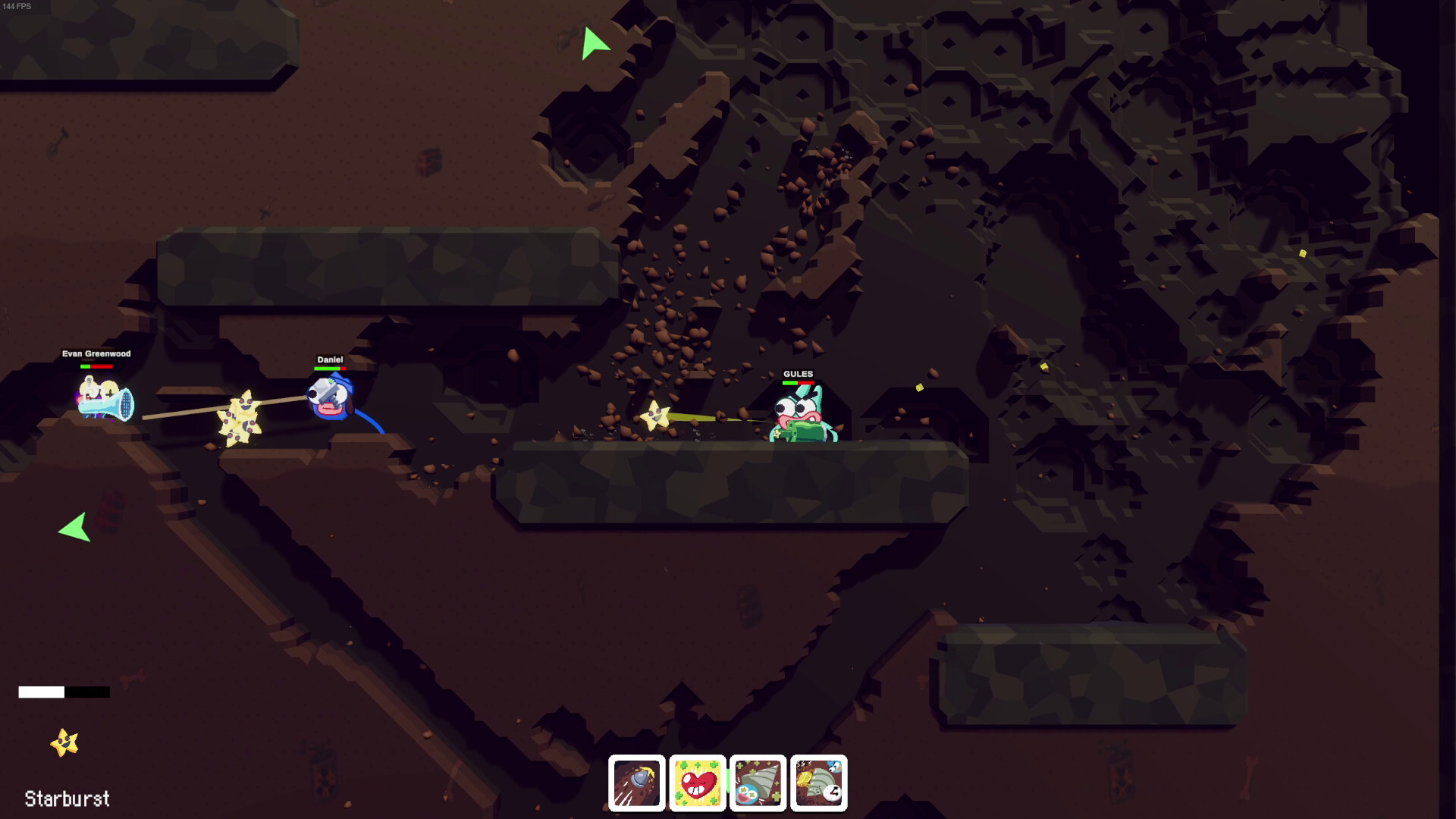Select the Evan Greenwood name tag
This screenshot has width=1456, height=819.
97,353
